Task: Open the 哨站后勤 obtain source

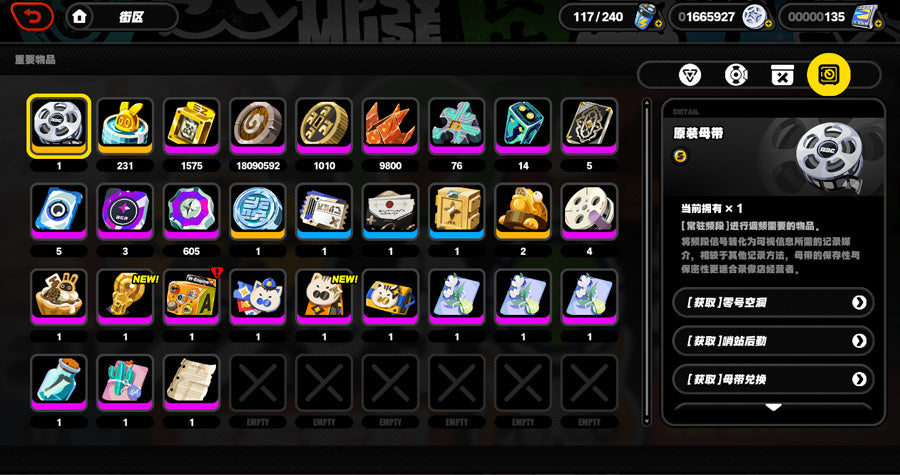Action: 773,341
